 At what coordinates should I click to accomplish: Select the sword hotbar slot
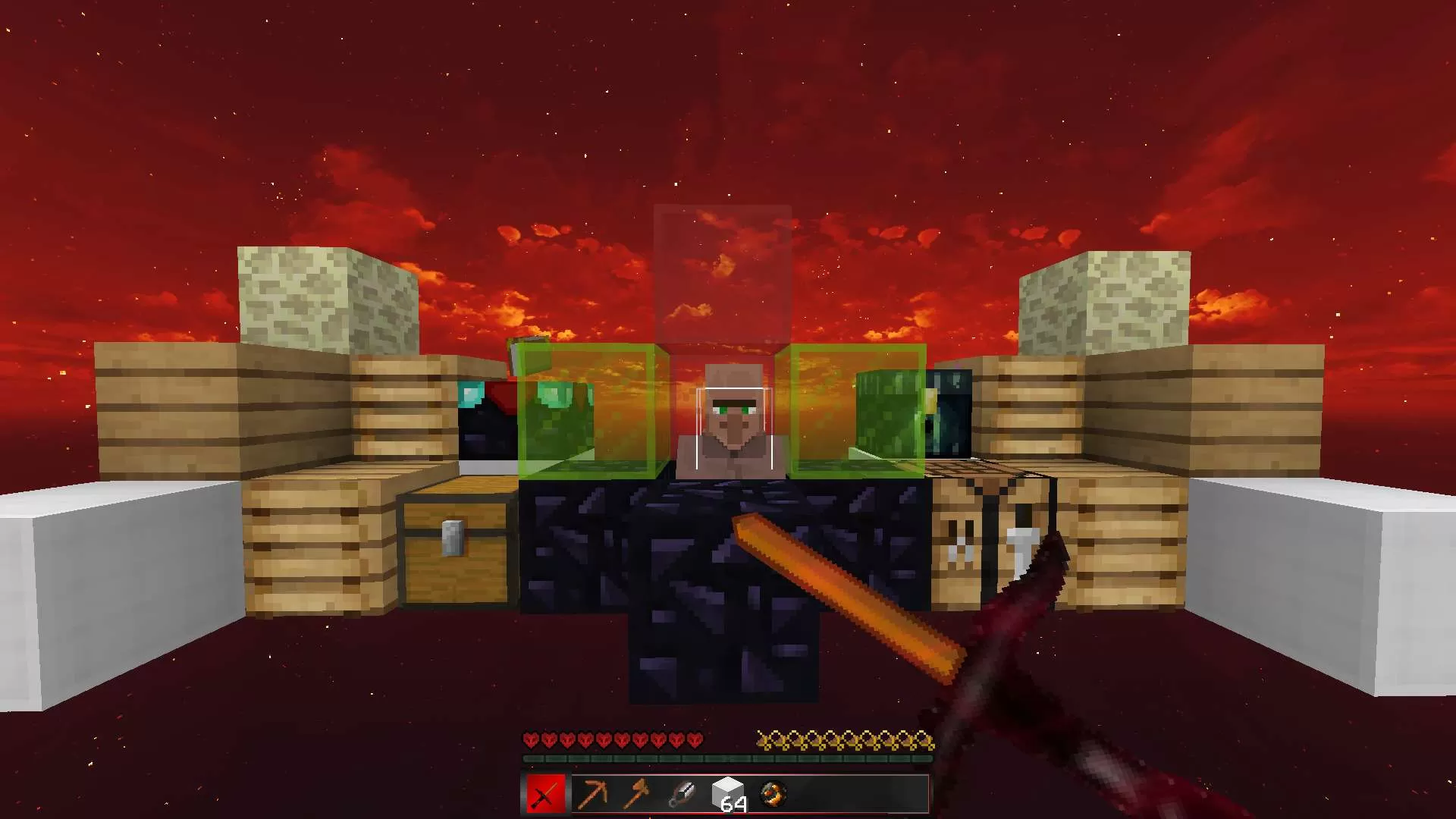pos(545,794)
